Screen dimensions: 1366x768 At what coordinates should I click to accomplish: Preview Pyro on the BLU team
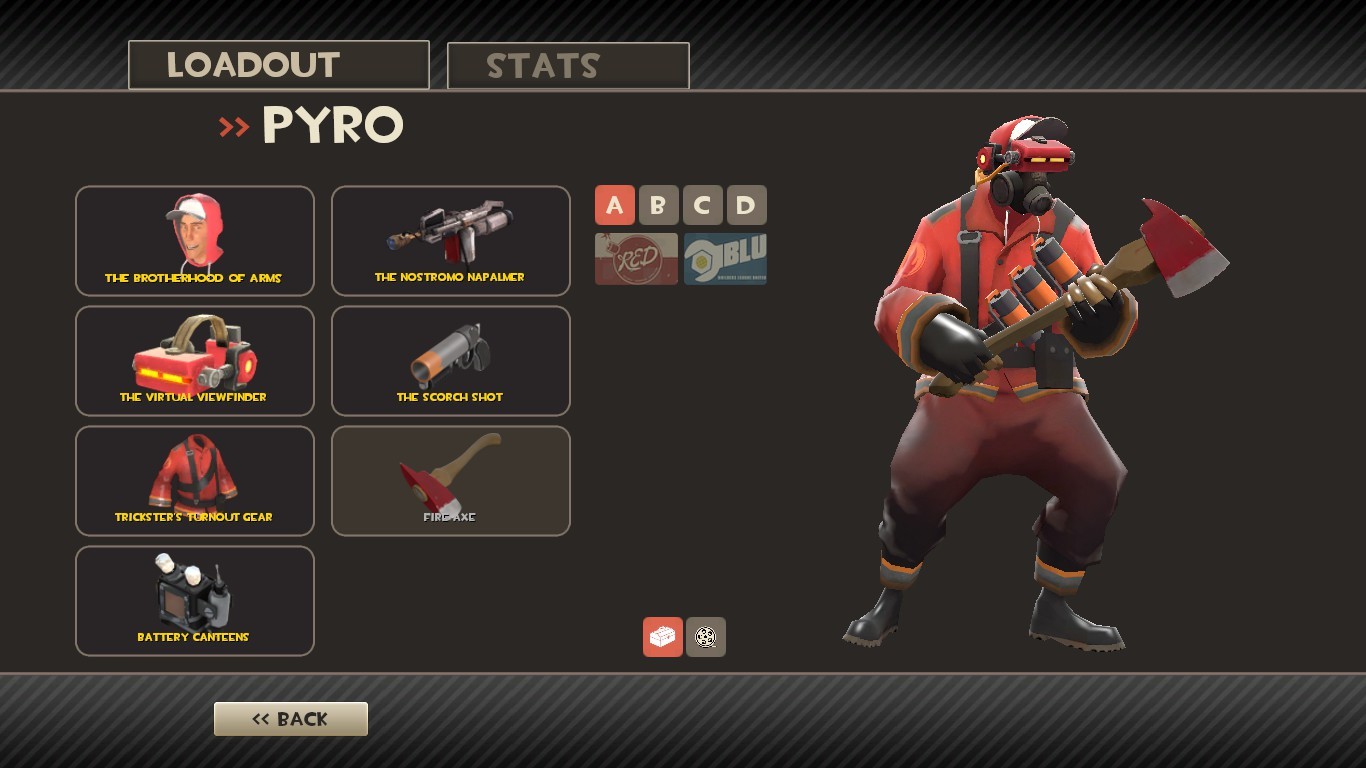pos(723,258)
